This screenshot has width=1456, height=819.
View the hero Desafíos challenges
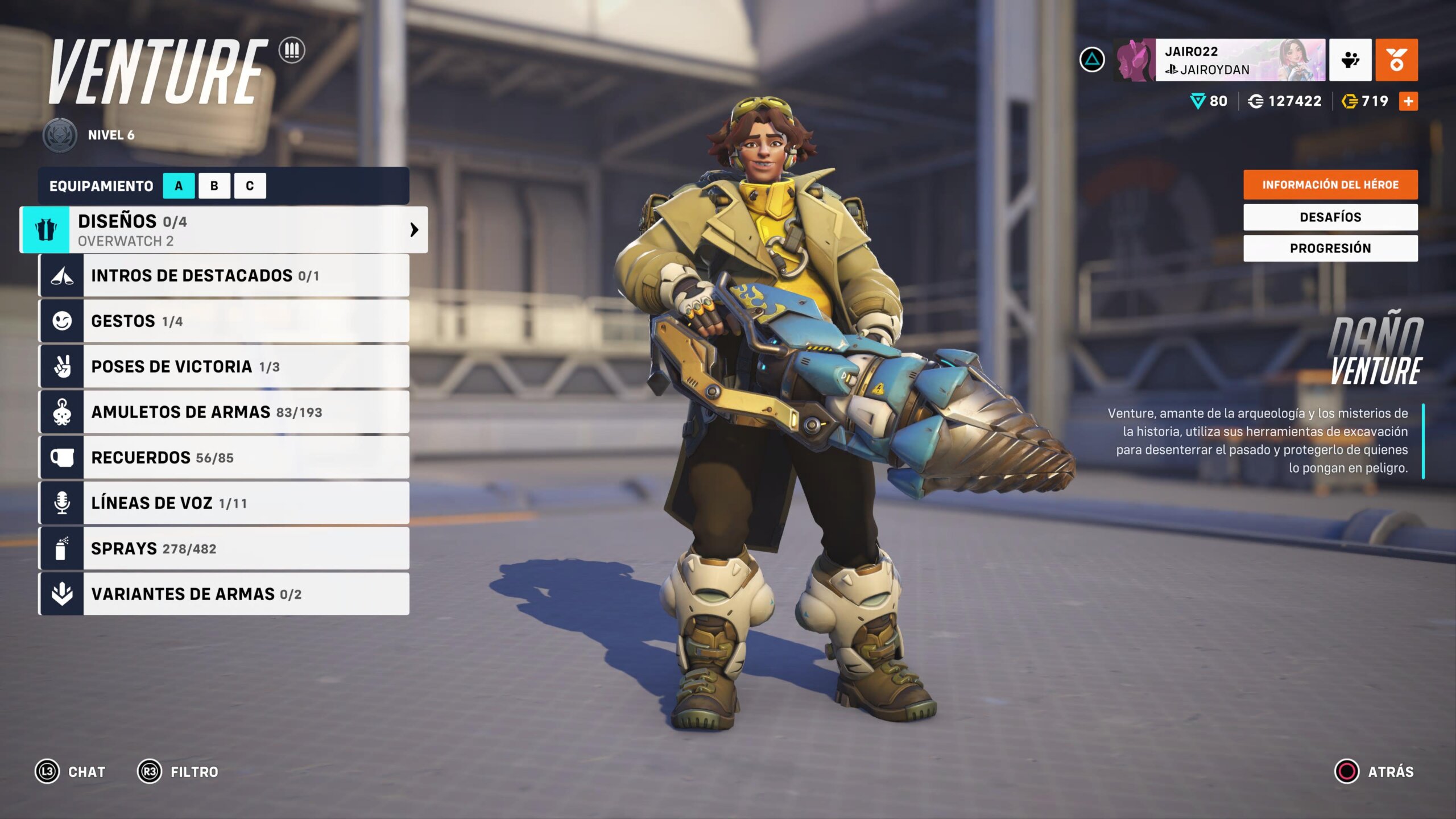click(x=1330, y=217)
